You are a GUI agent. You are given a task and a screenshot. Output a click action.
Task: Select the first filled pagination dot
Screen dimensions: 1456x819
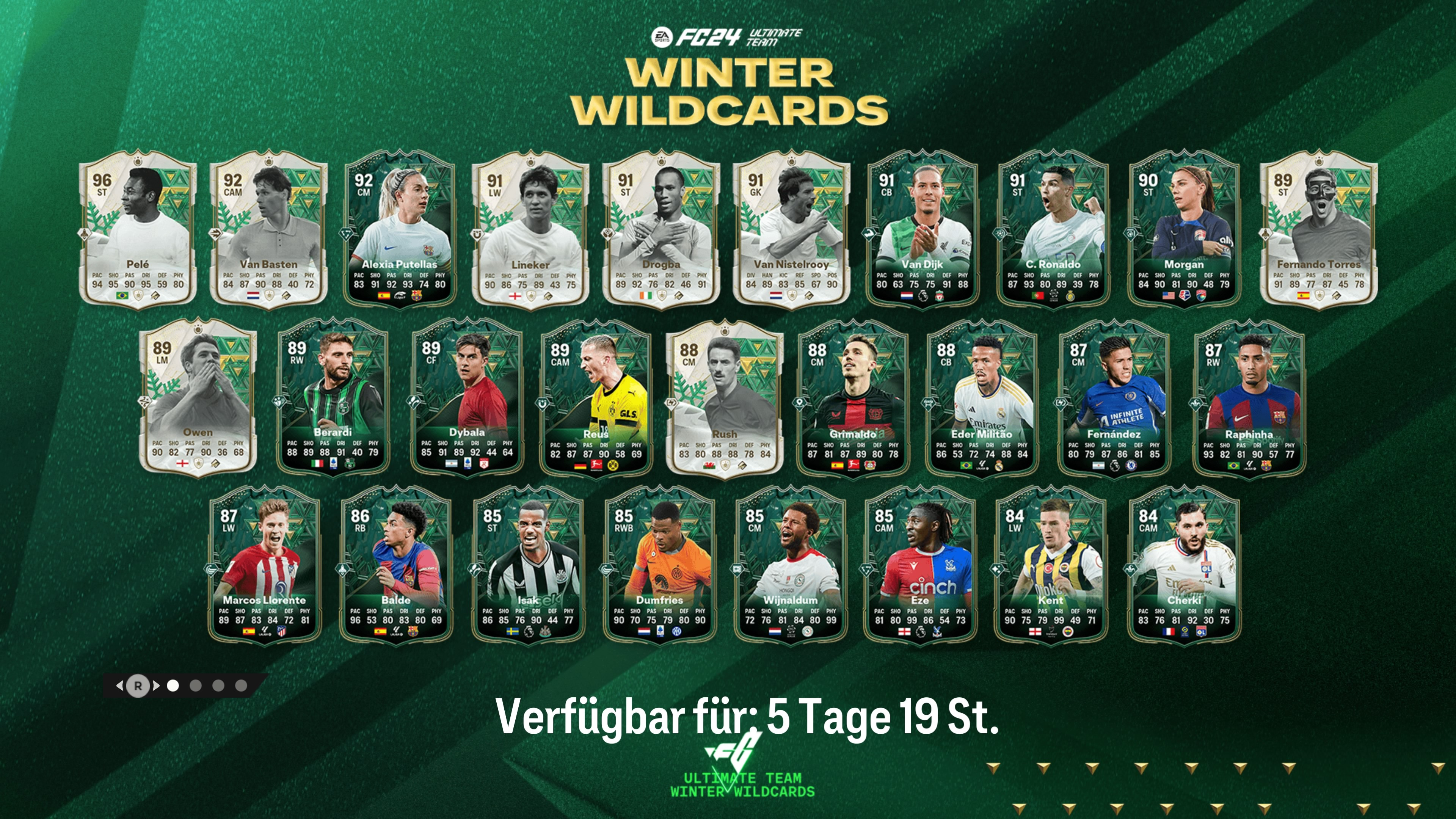coord(174,686)
